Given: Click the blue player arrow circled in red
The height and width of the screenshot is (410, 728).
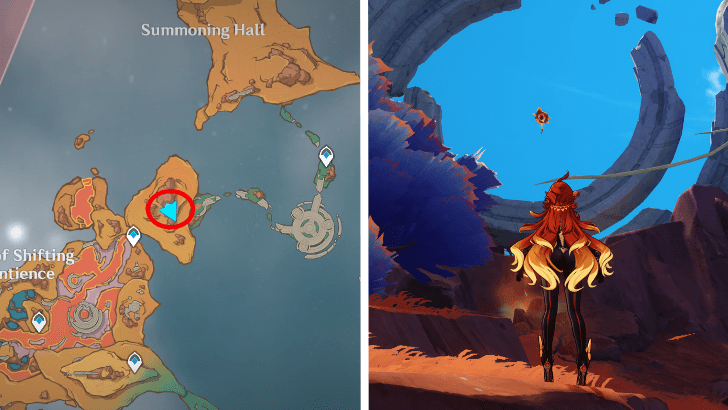Looking at the screenshot, I should pyautogui.click(x=173, y=210).
